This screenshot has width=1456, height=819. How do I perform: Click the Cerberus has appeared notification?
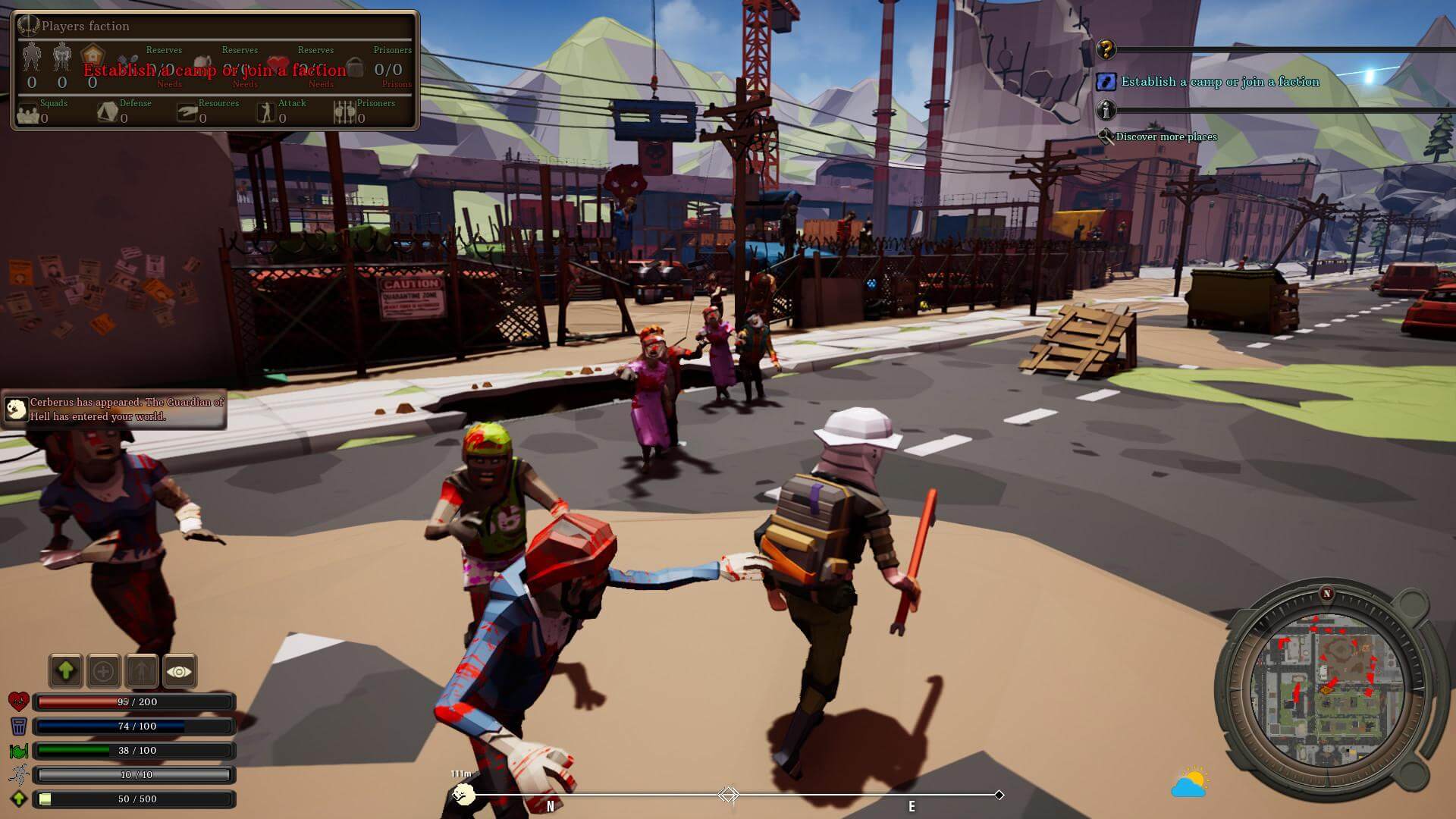[115, 409]
